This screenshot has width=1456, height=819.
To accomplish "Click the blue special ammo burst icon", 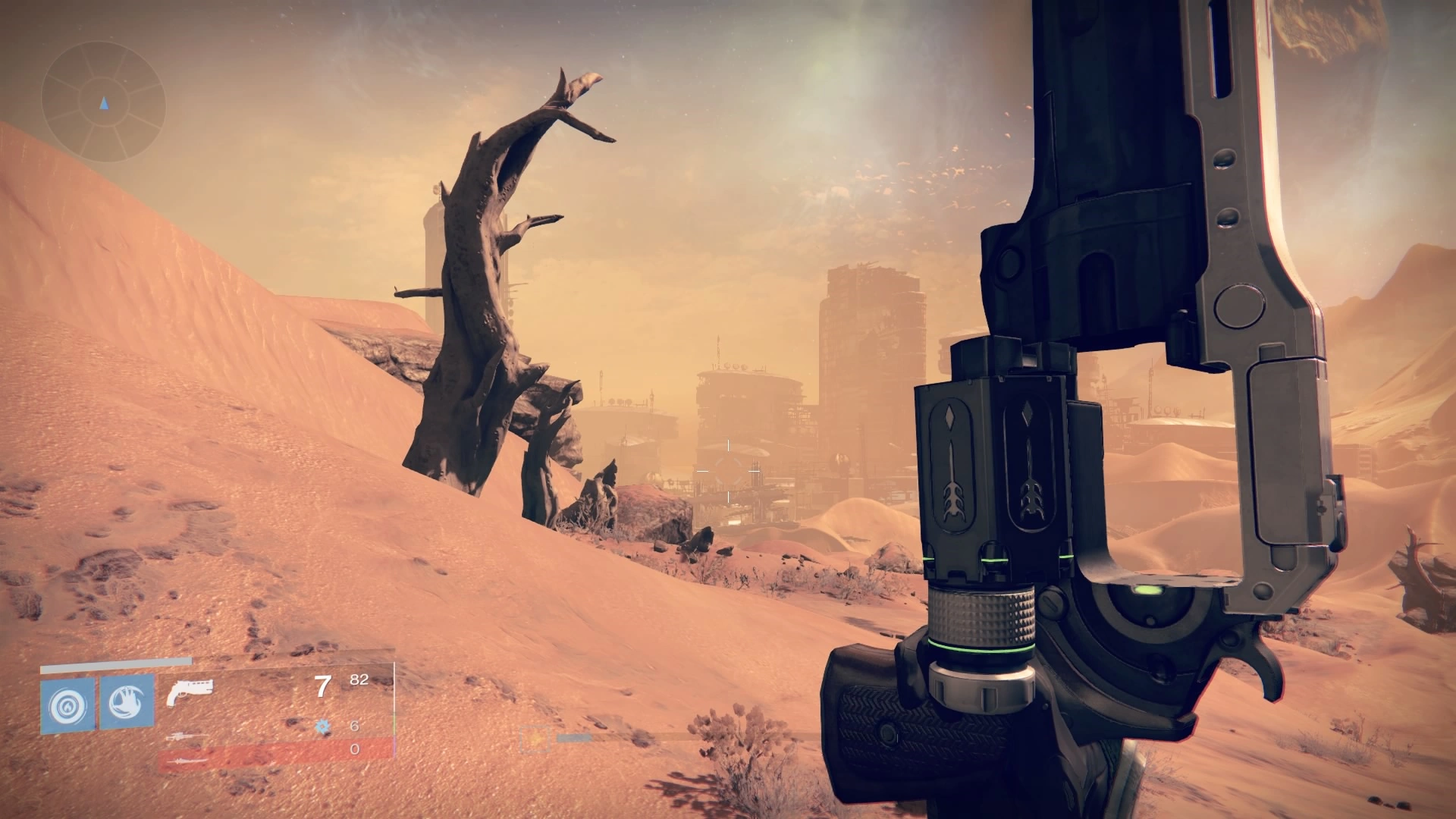I will point(323,726).
